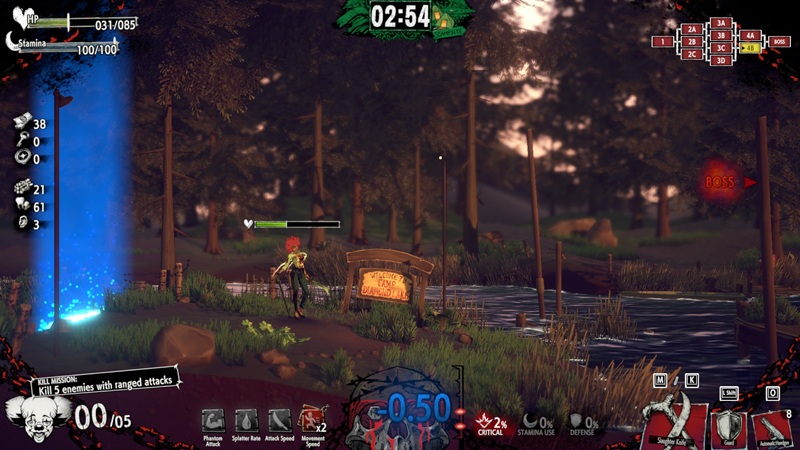
Task: Select stage node 2C on the map
Action: click(x=691, y=54)
